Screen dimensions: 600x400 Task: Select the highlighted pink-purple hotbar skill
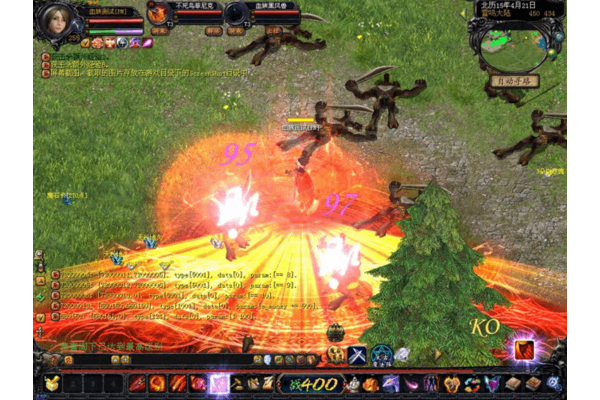click(218, 383)
